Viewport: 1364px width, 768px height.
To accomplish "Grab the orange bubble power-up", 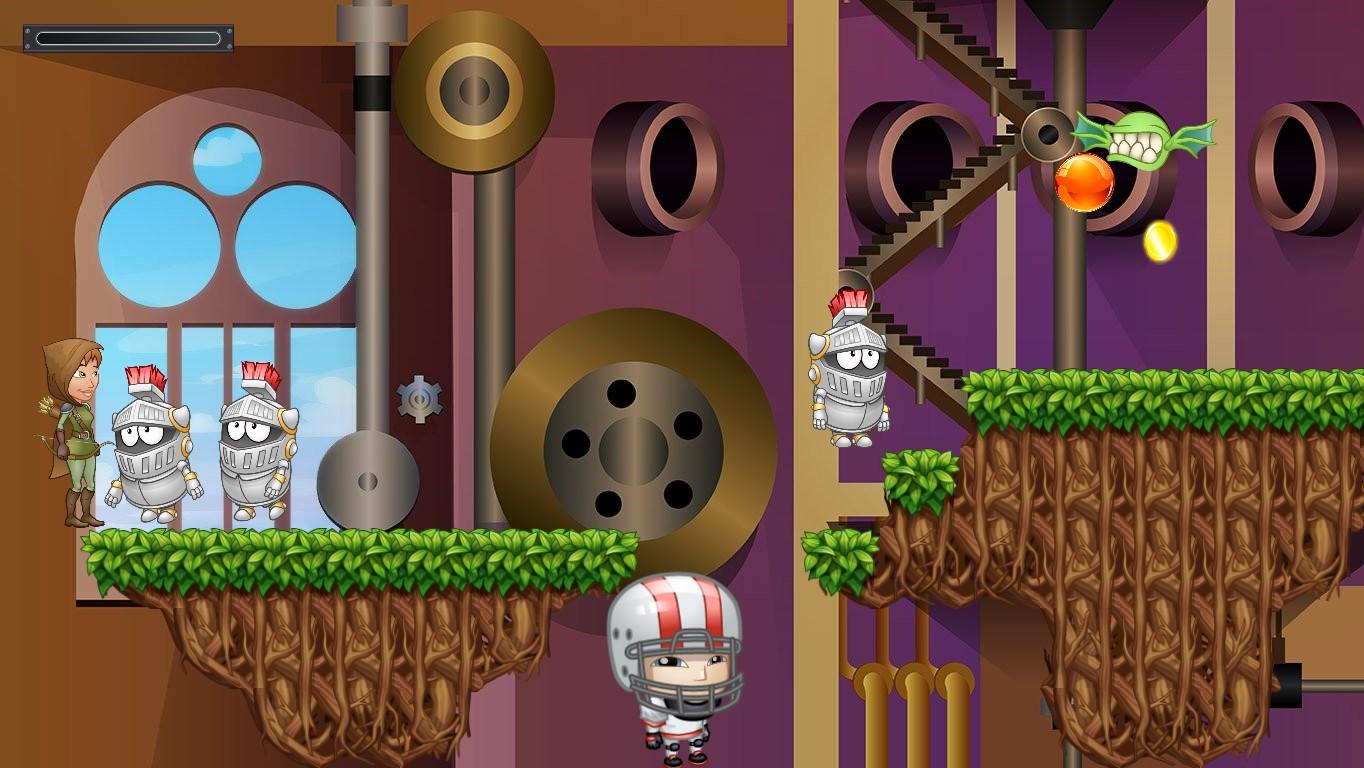I will 1086,183.
